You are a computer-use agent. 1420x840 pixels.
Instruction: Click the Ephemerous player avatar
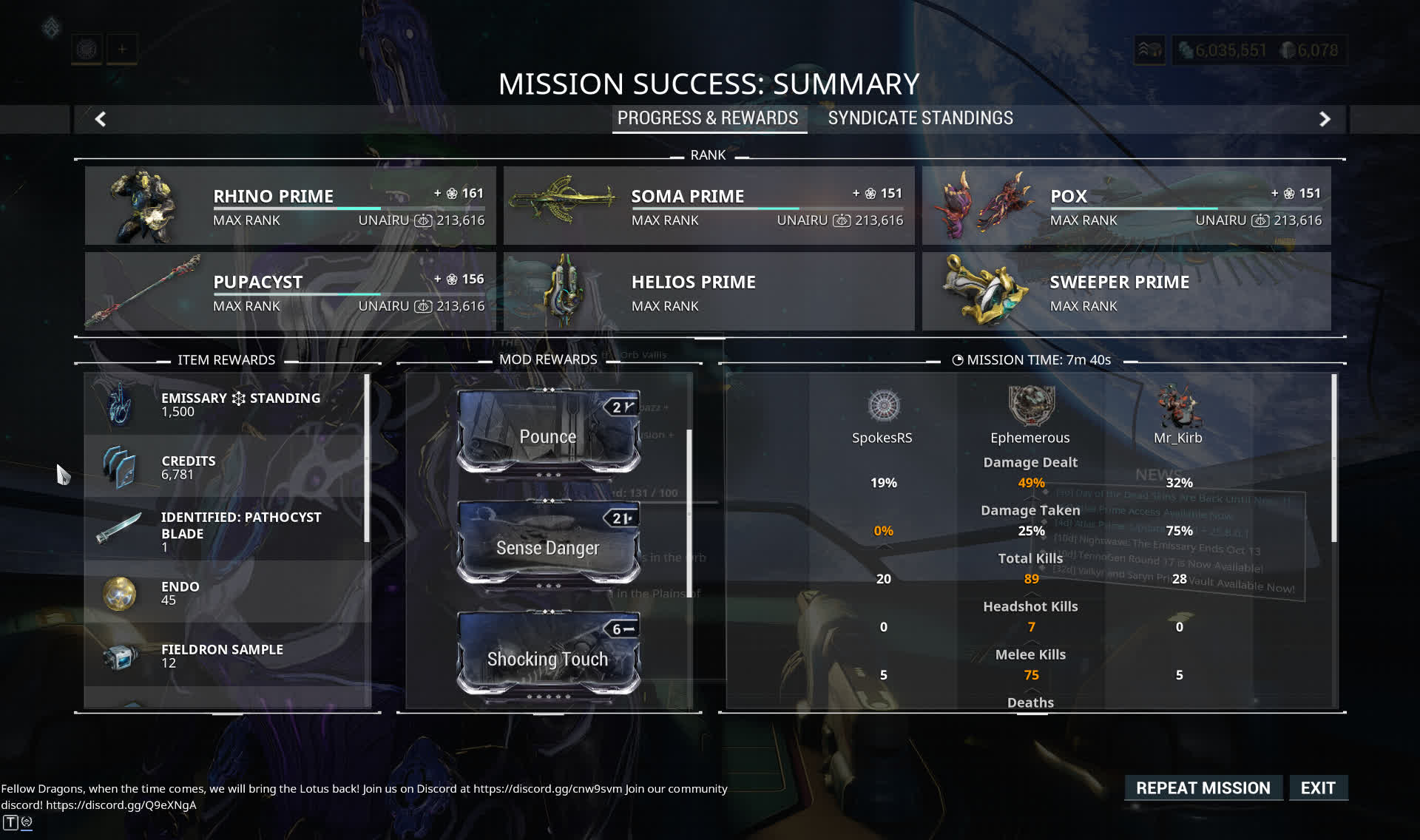pyautogui.click(x=1030, y=406)
